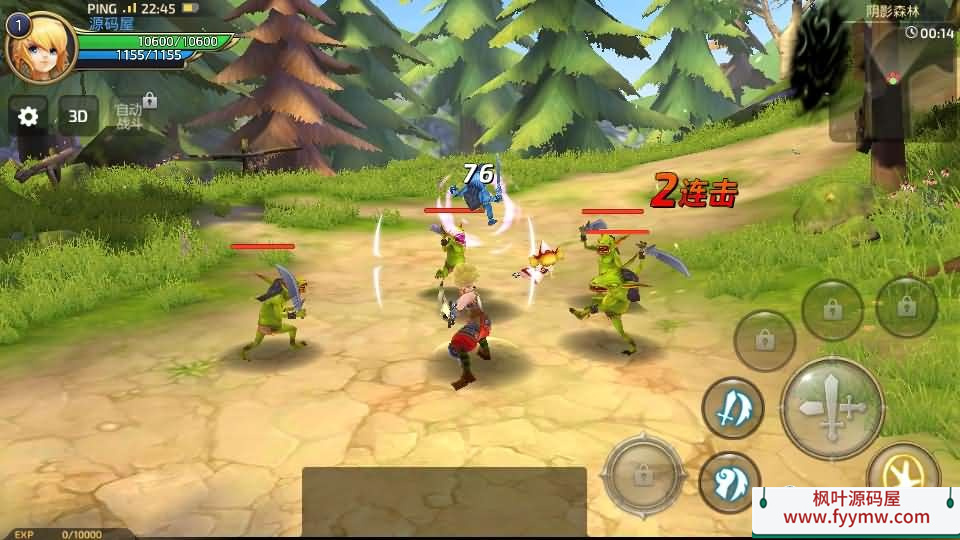Trigger the yellow star burst skill
The image size is (960, 540).
coord(902,468)
